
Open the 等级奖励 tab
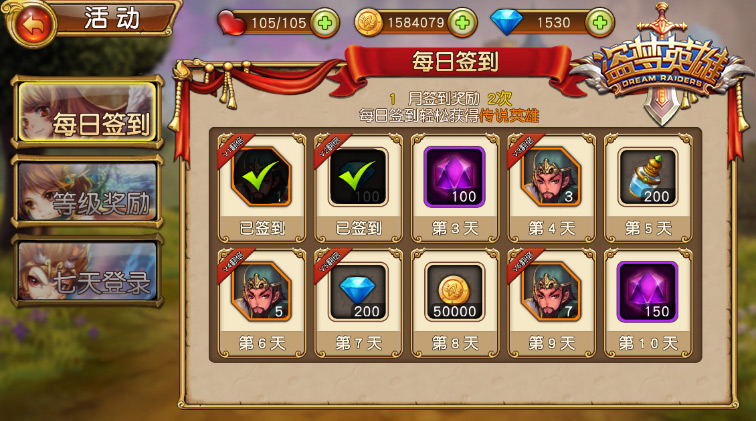tap(87, 198)
